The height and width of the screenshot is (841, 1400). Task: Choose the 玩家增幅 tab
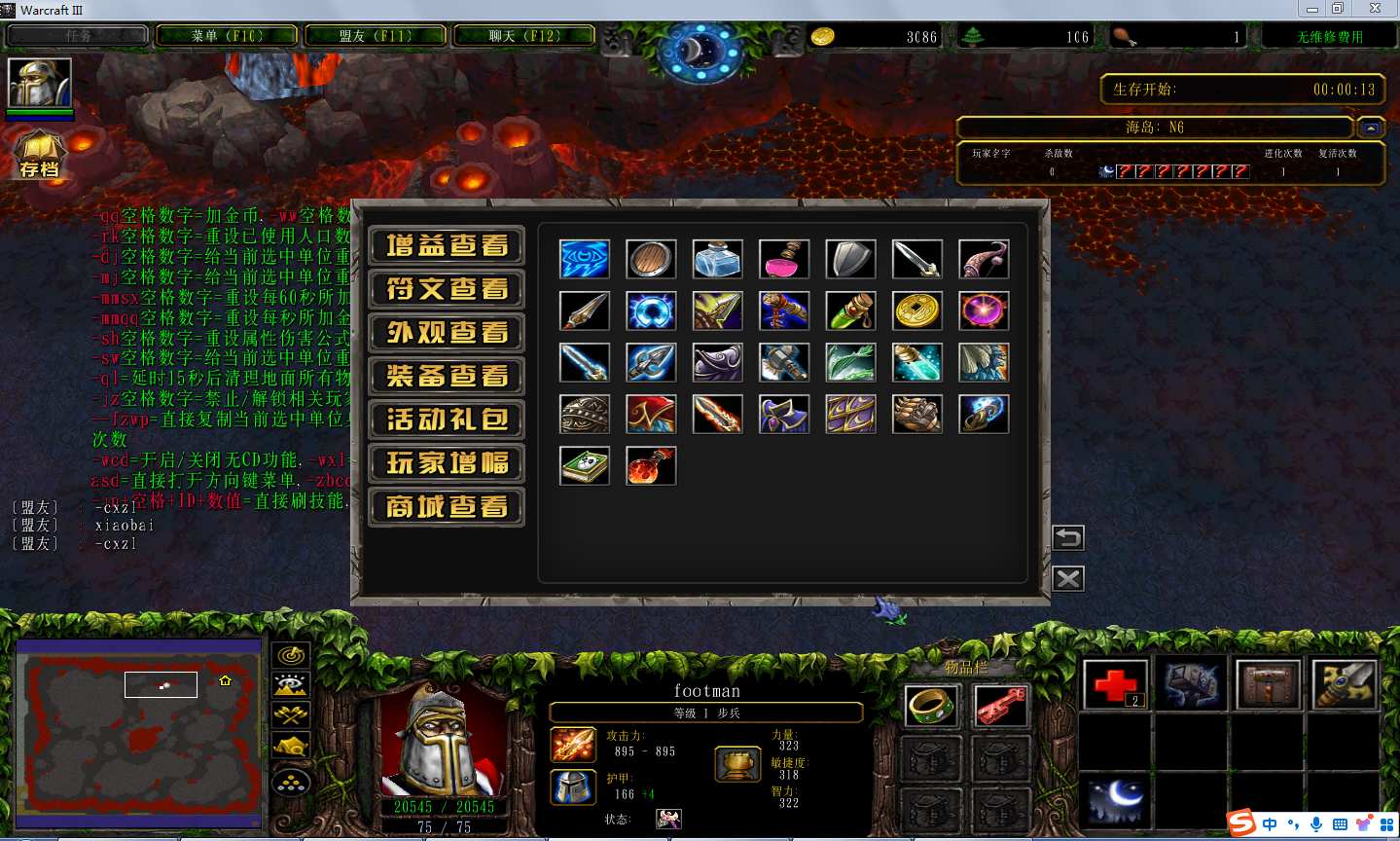447,463
